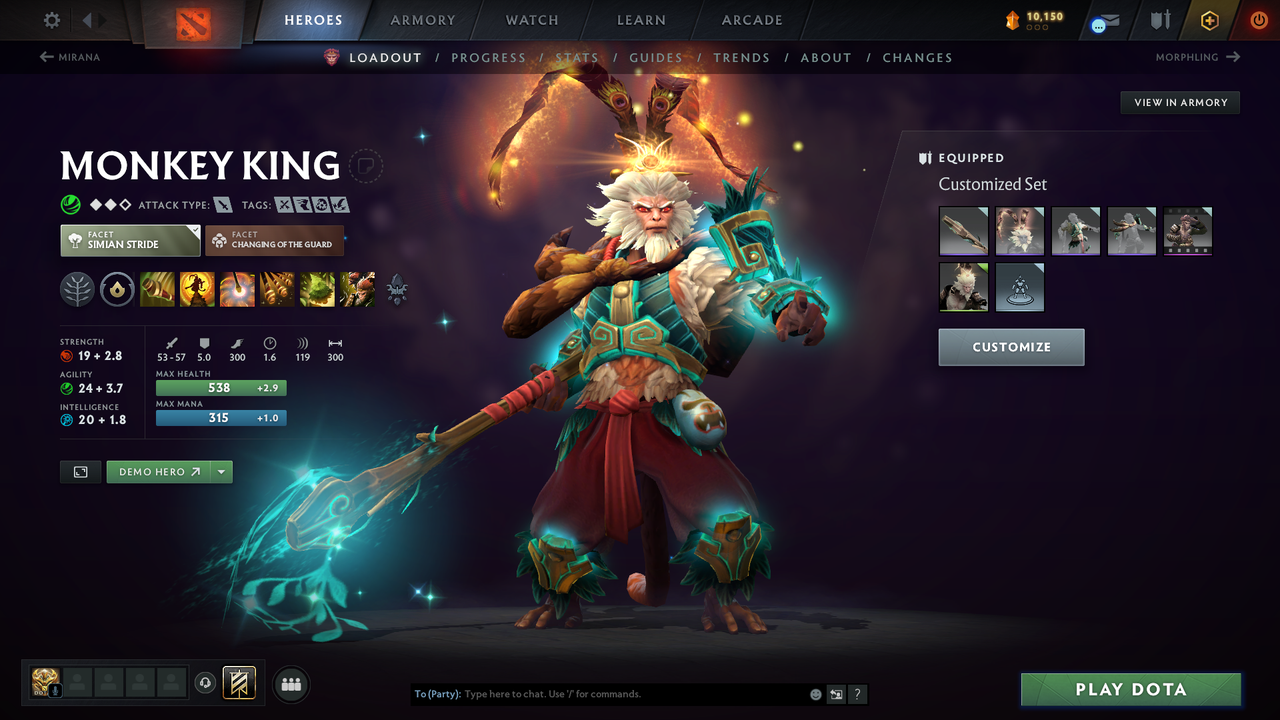Screen dimensions: 1280x720
Task: Switch to the Changing of the Guard facet
Action: pos(274,240)
